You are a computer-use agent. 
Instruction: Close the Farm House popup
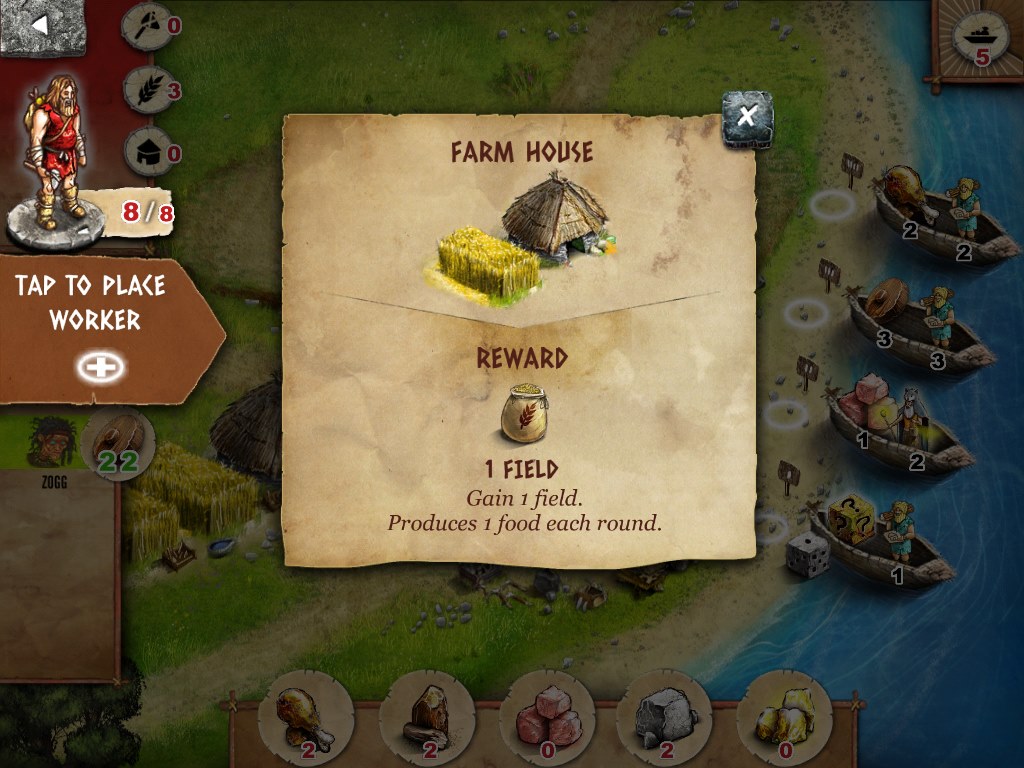[747, 118]
